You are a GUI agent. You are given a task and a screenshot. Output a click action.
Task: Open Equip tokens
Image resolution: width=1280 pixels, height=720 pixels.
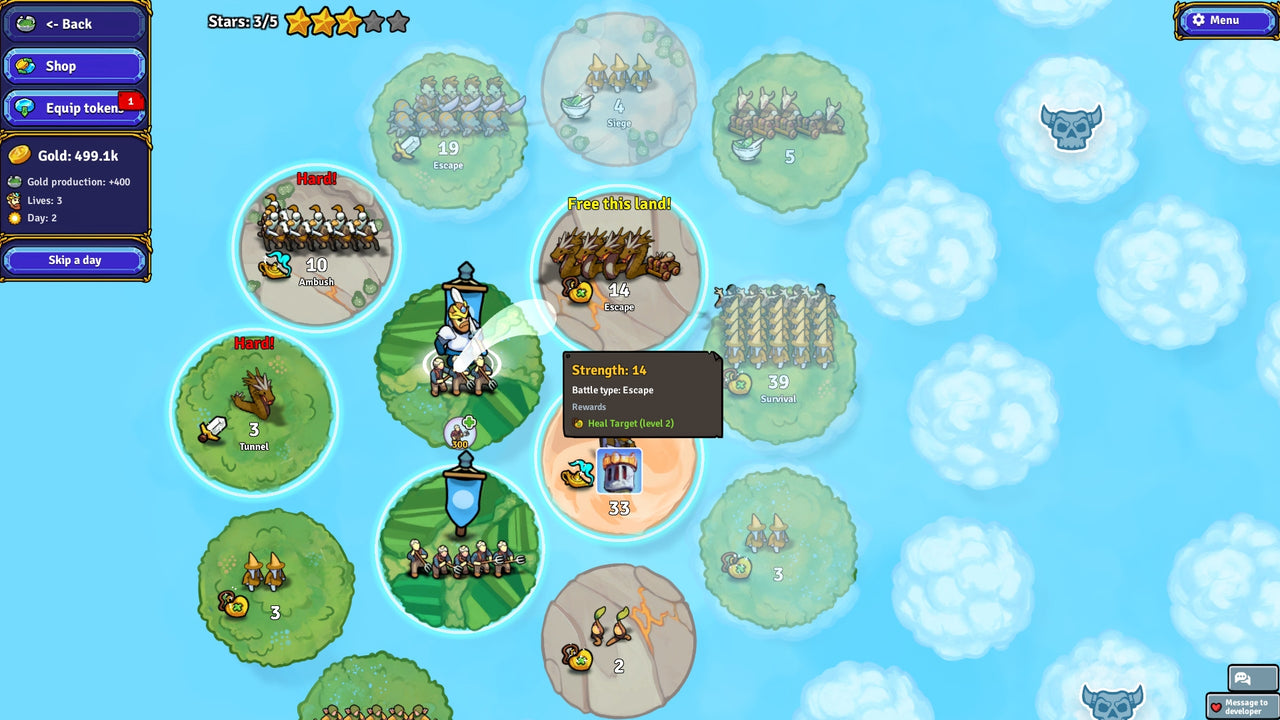coord(70,107)
